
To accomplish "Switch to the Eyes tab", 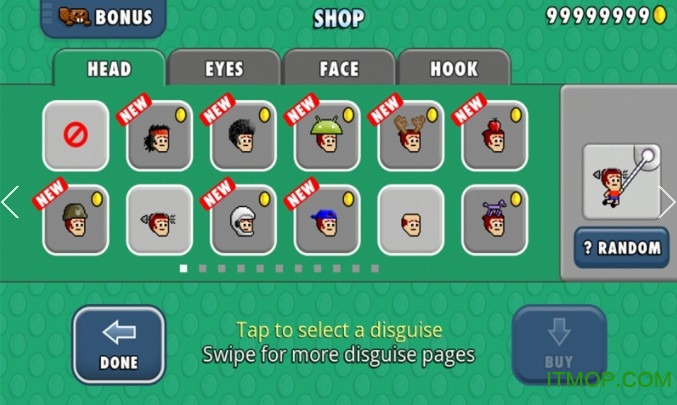I will pos(224,69).
